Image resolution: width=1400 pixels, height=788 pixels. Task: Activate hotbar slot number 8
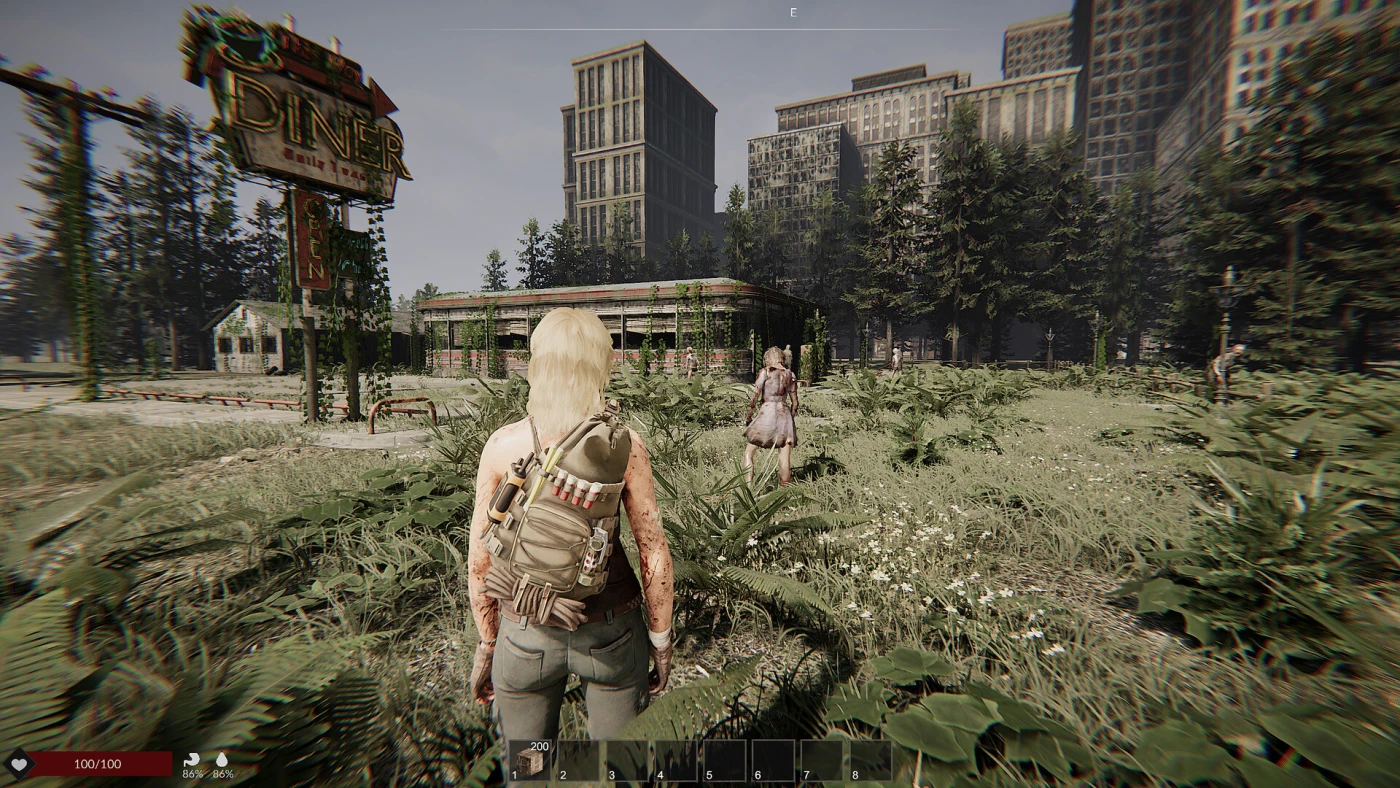pos(871,761)
